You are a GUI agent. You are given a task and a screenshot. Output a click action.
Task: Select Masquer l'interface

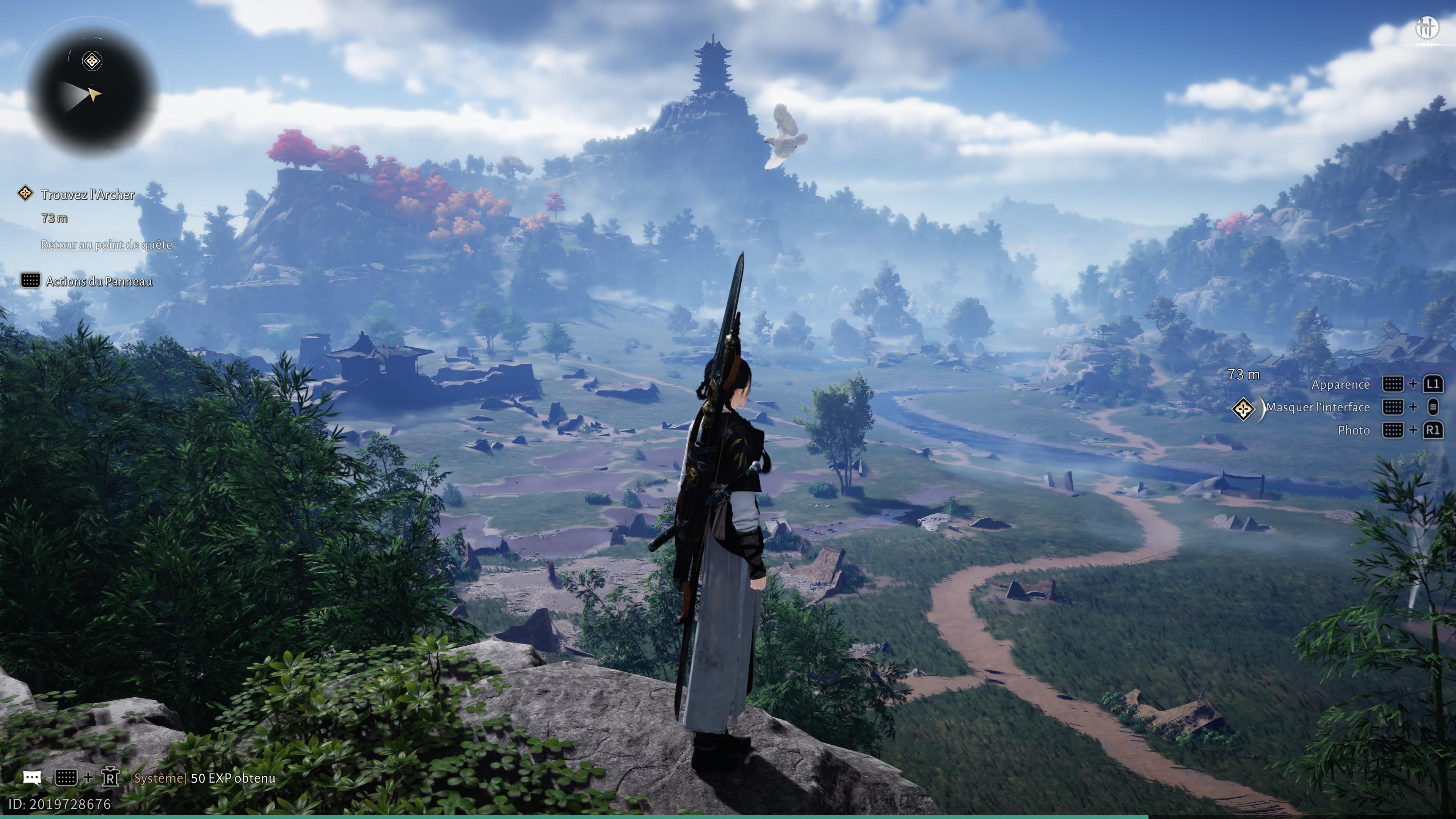pos(1318,407)
